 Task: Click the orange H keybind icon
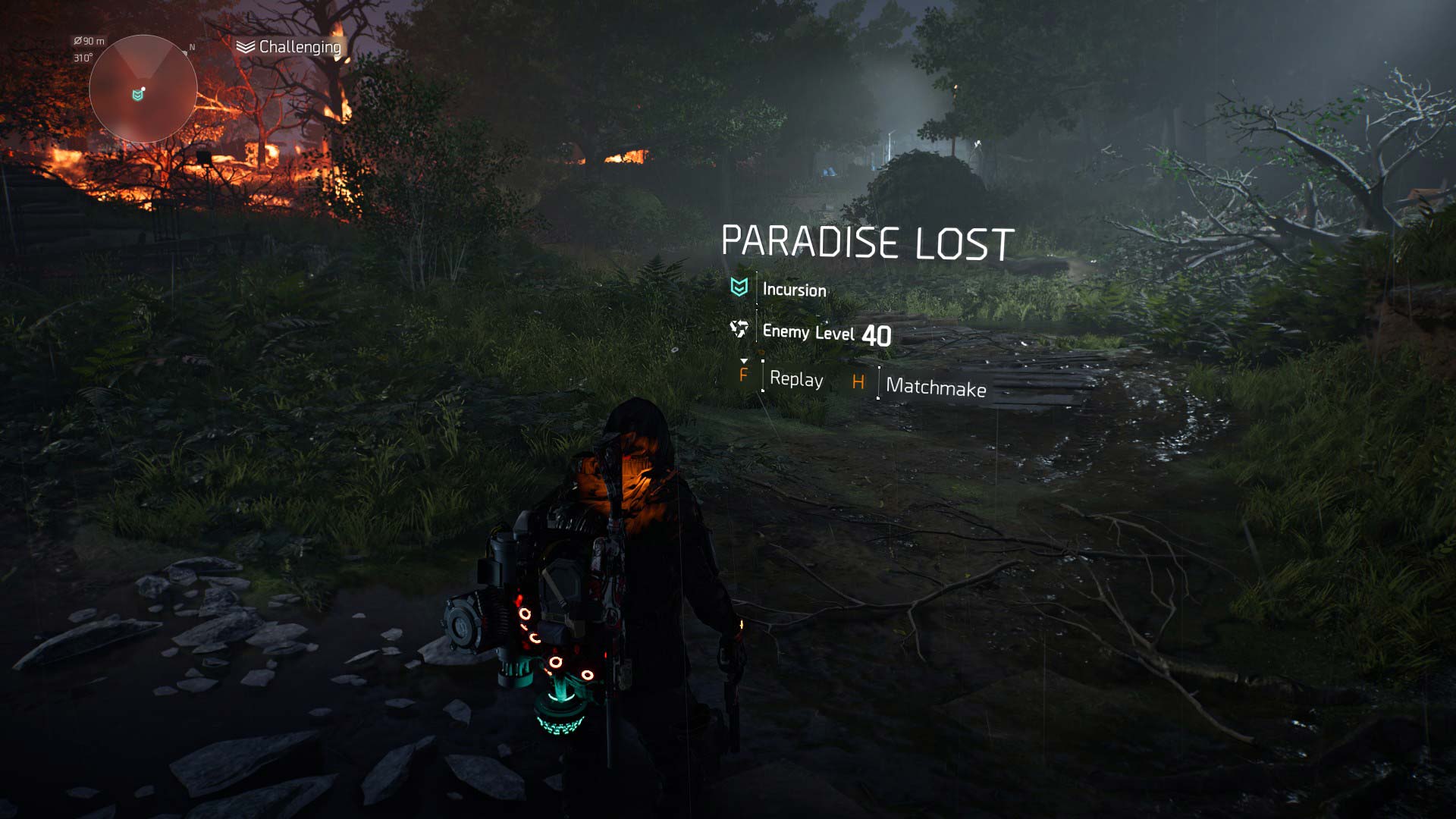tap(859, 381)
